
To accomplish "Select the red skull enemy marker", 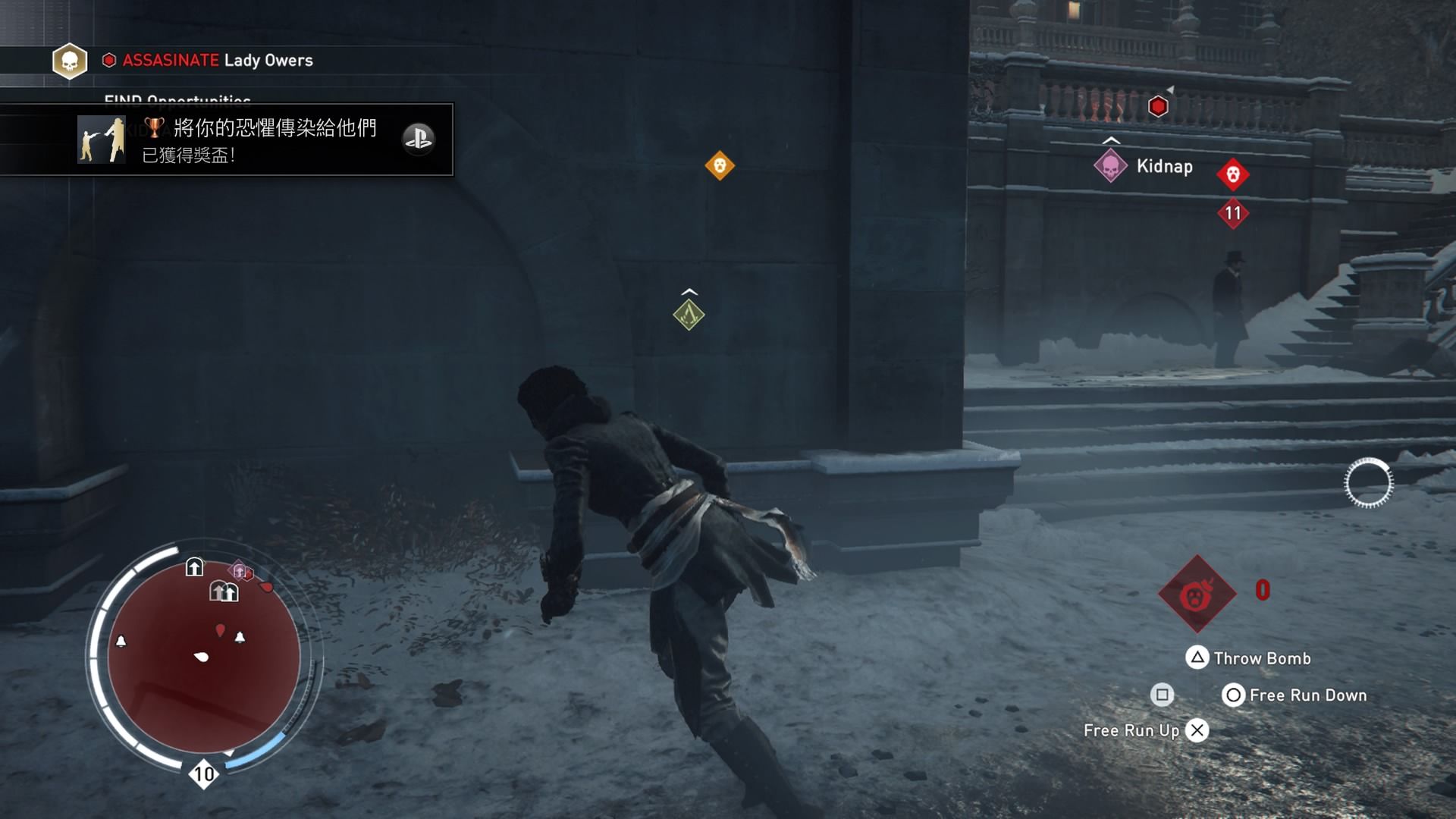I will tap(1233, 174).
